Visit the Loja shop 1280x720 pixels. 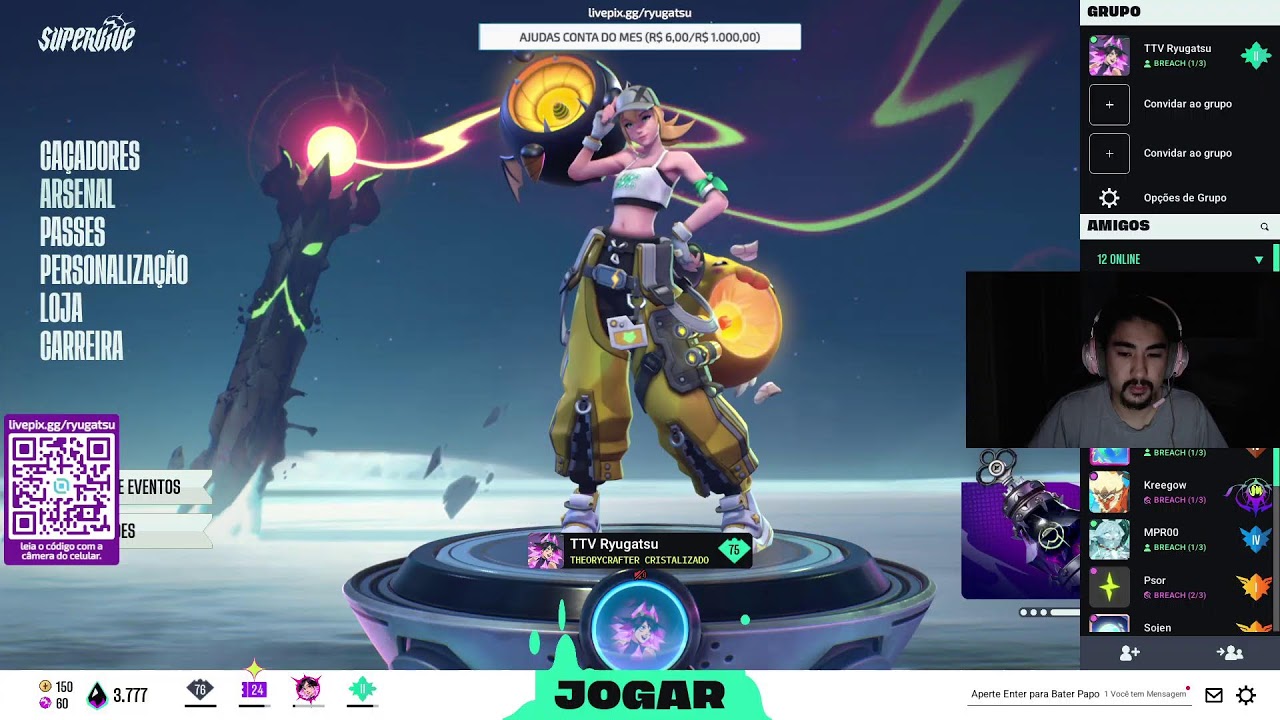click(61, 308)
